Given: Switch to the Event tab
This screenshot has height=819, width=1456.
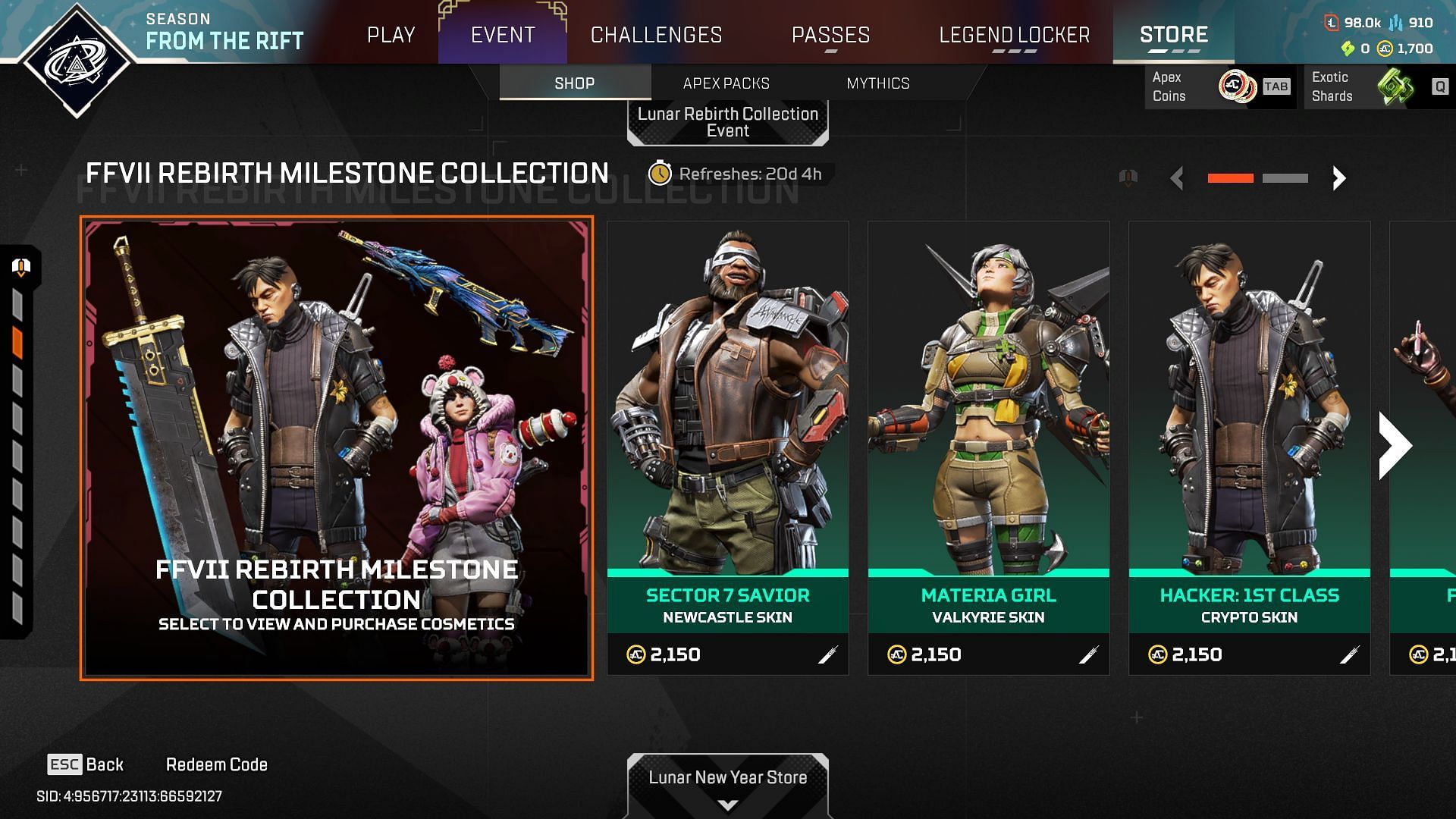Looking at the screenshot, I should pos(503,35).
